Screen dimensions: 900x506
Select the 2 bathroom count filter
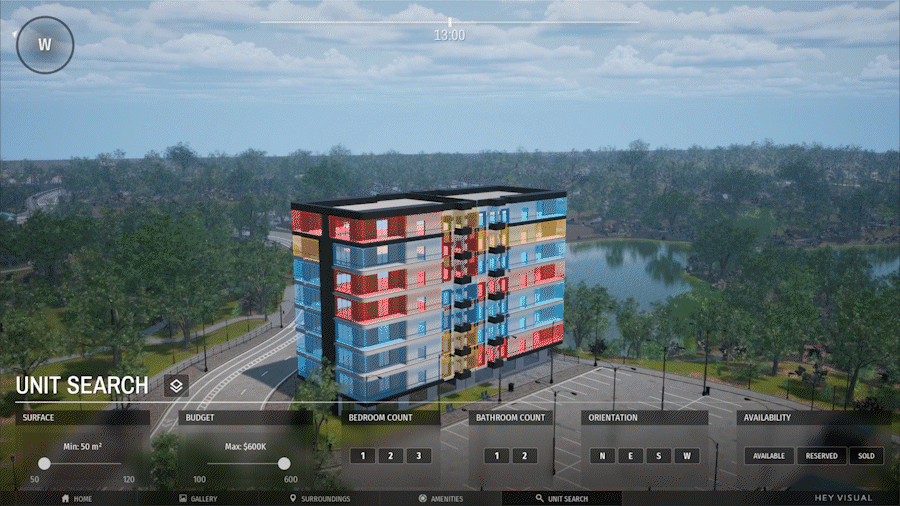[525, 456]
